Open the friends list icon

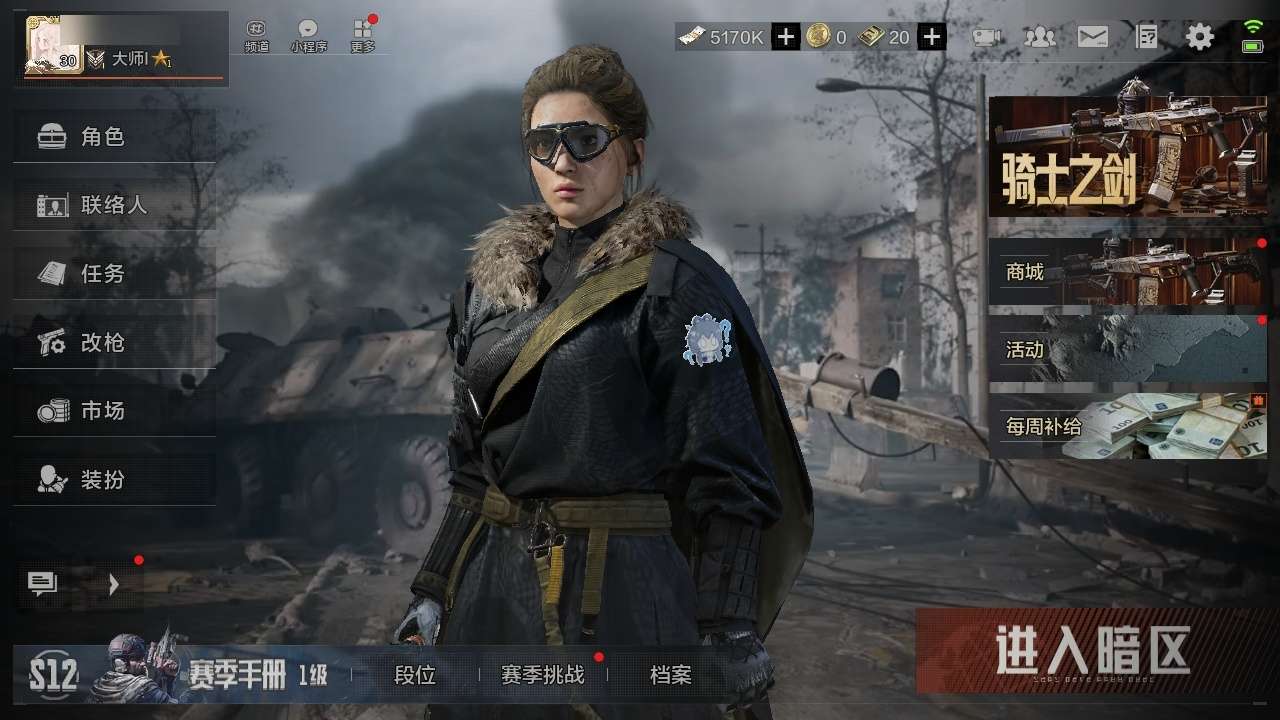1040,38
